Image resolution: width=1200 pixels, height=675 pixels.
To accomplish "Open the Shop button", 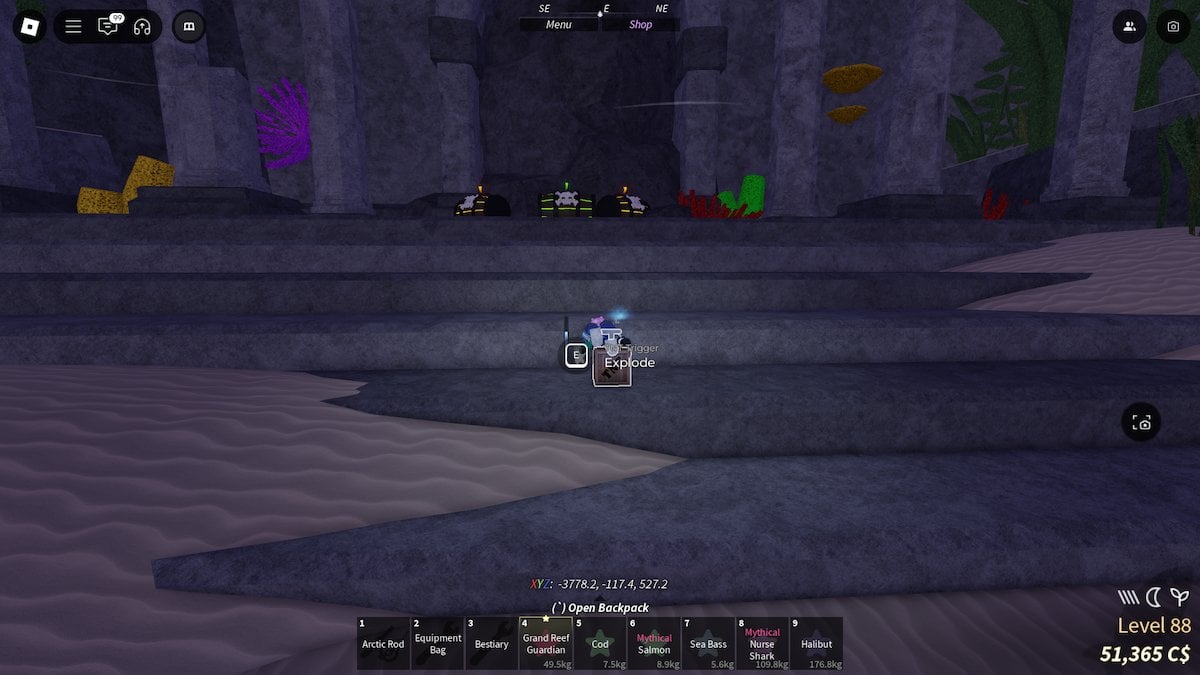I will tap(640, 25).
